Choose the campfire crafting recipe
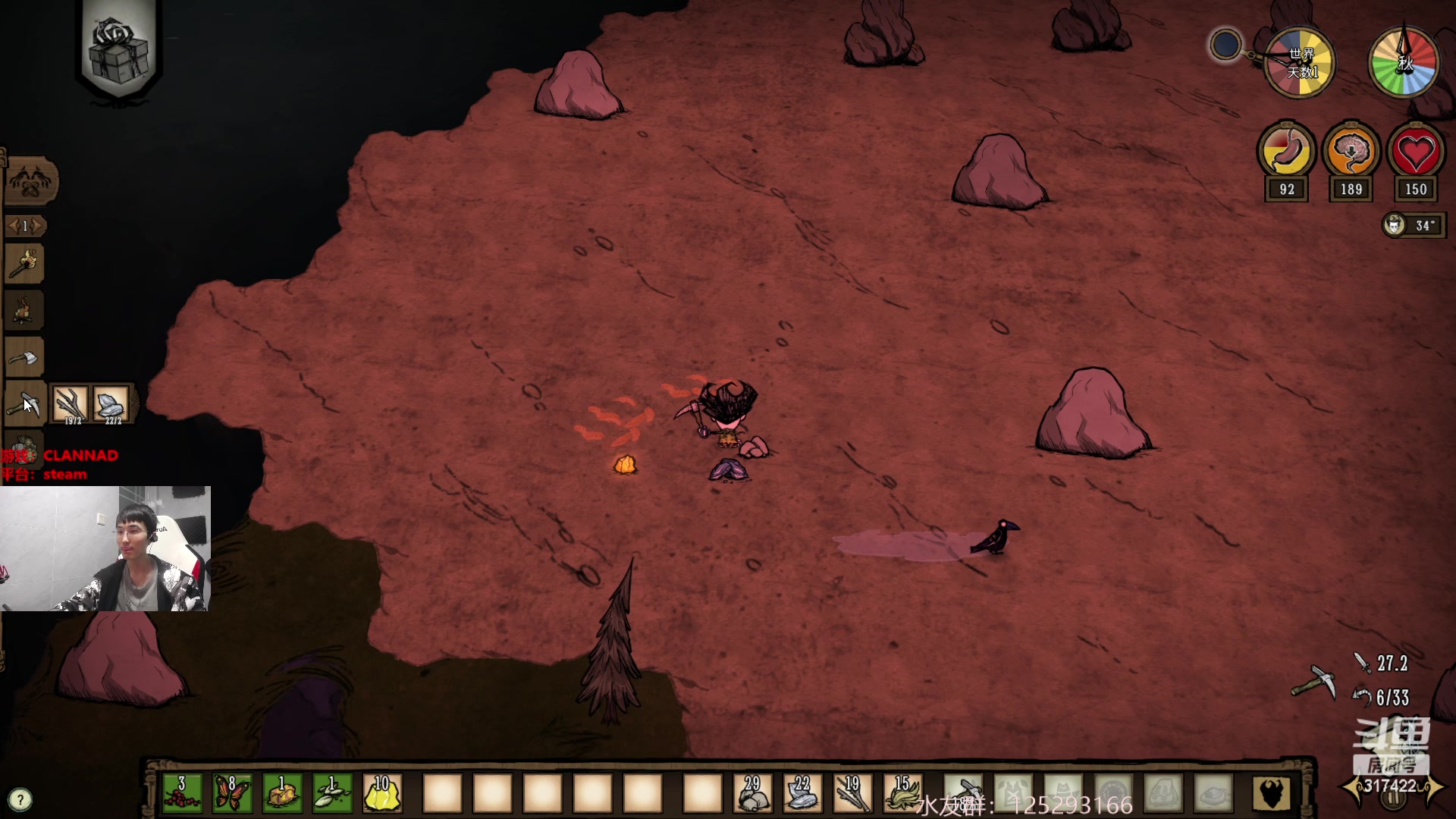Screen dimensions: 1456x819 click(x=25, y=310)
